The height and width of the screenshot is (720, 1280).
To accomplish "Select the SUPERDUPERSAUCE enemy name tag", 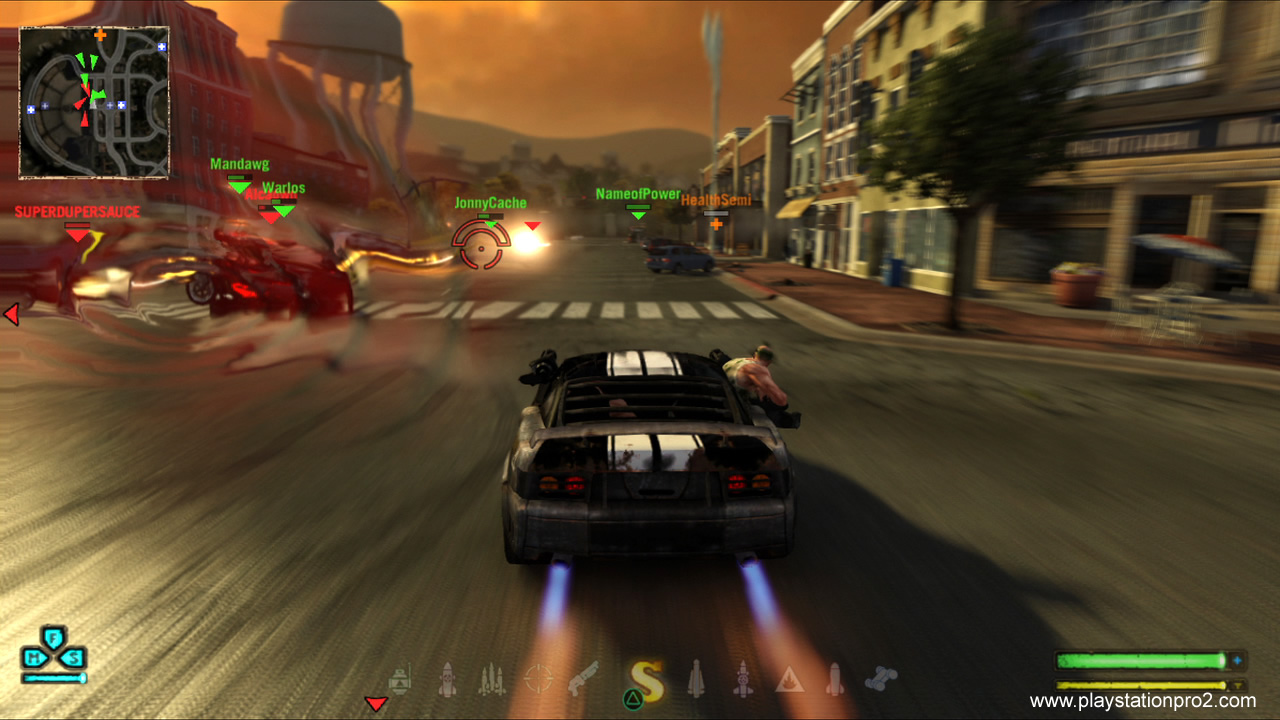I will tap(77, 212).
